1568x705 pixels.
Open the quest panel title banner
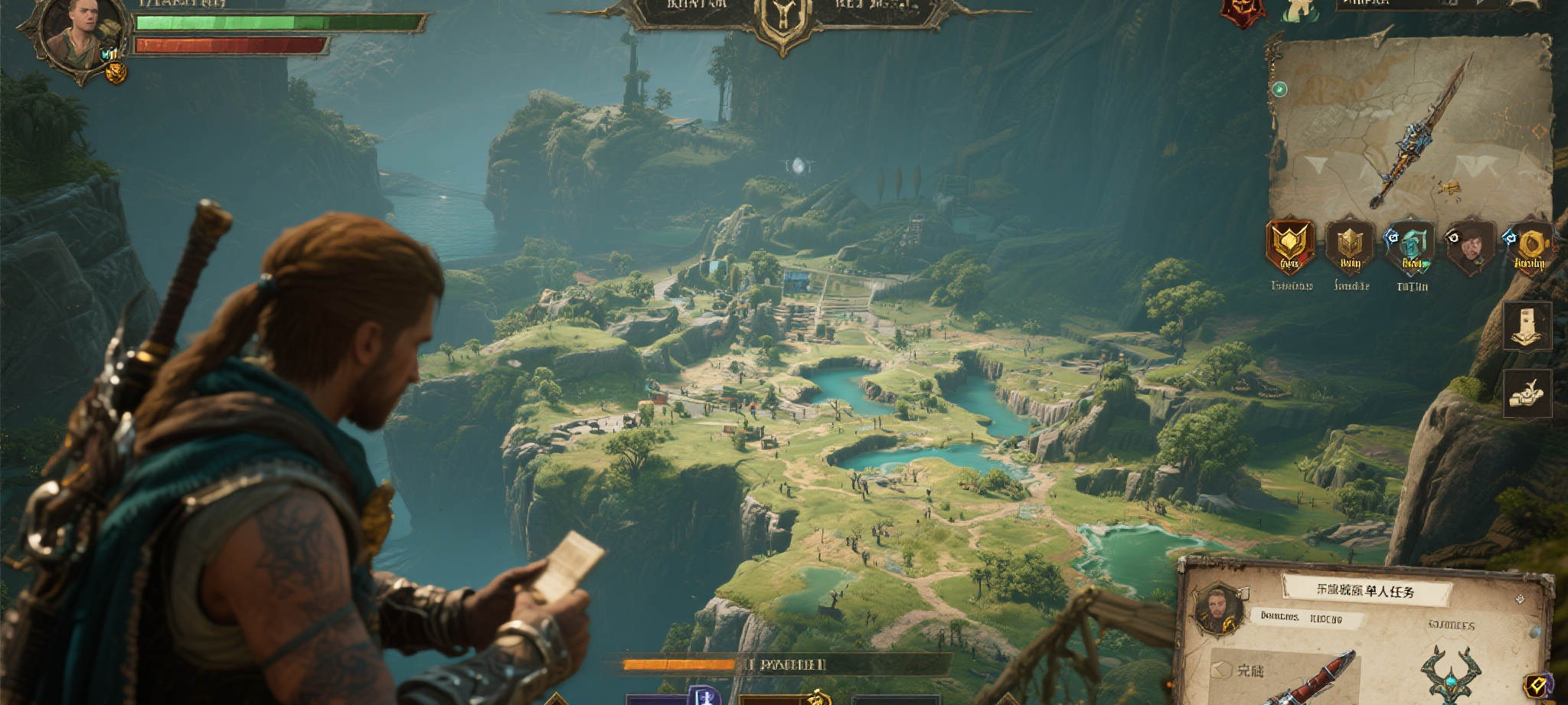(1367, 590)
